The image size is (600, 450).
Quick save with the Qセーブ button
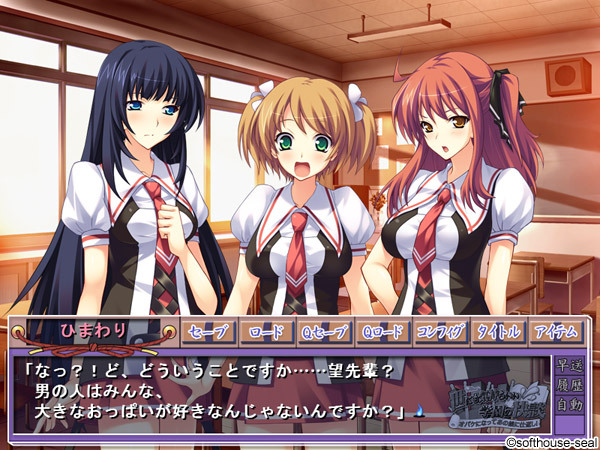(324, 333)
